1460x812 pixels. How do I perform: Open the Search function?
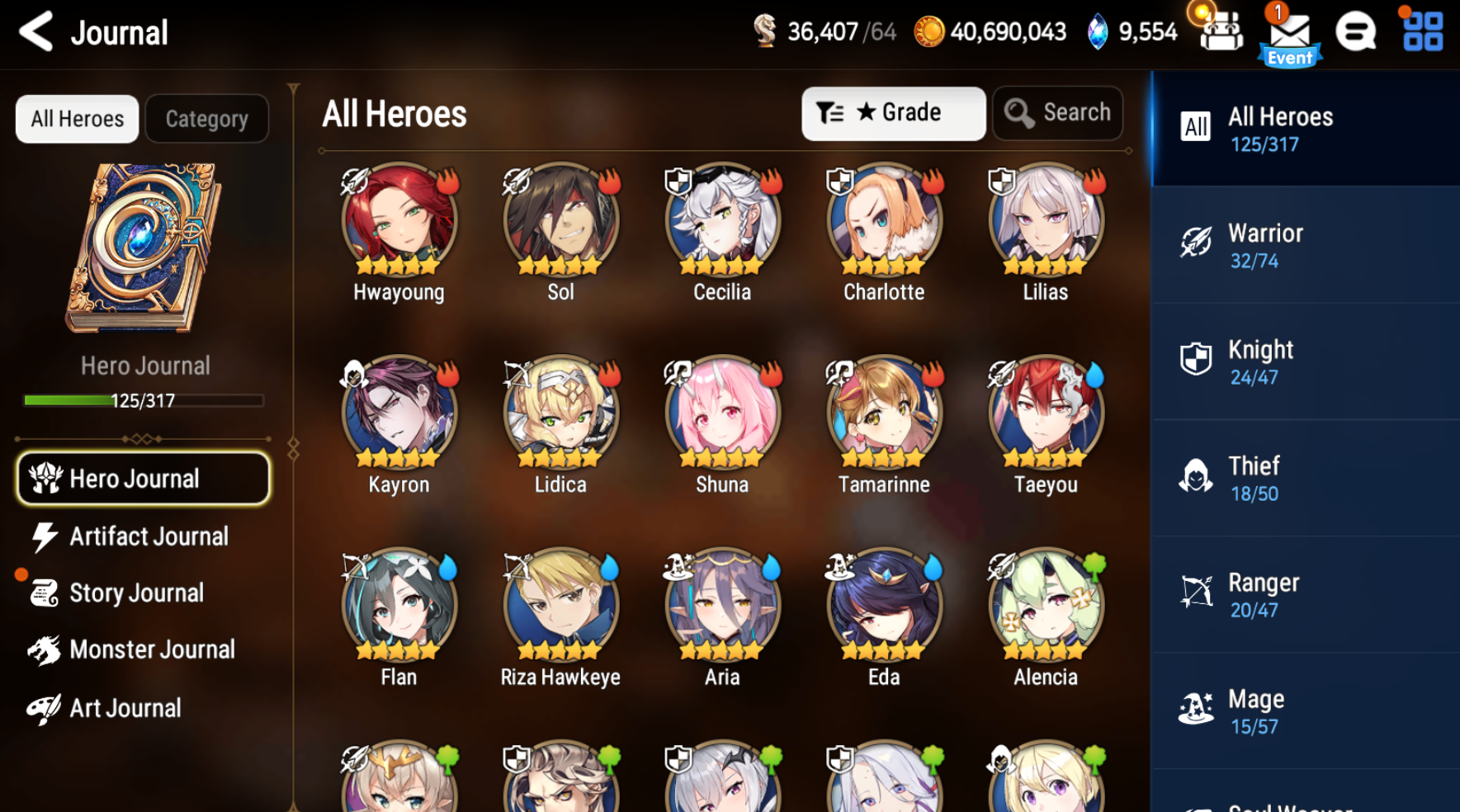pyautogui.click(x=1057, y=113)
